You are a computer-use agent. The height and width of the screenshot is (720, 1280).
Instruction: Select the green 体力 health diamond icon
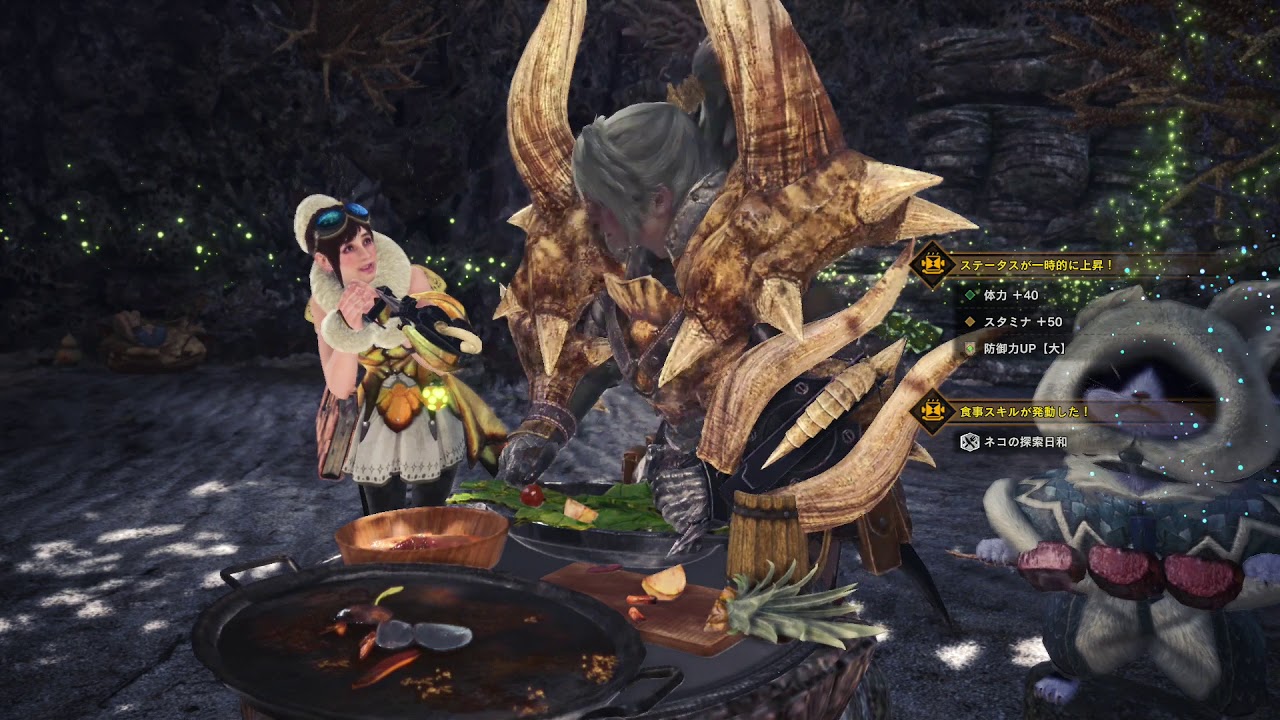coord(970,294)
